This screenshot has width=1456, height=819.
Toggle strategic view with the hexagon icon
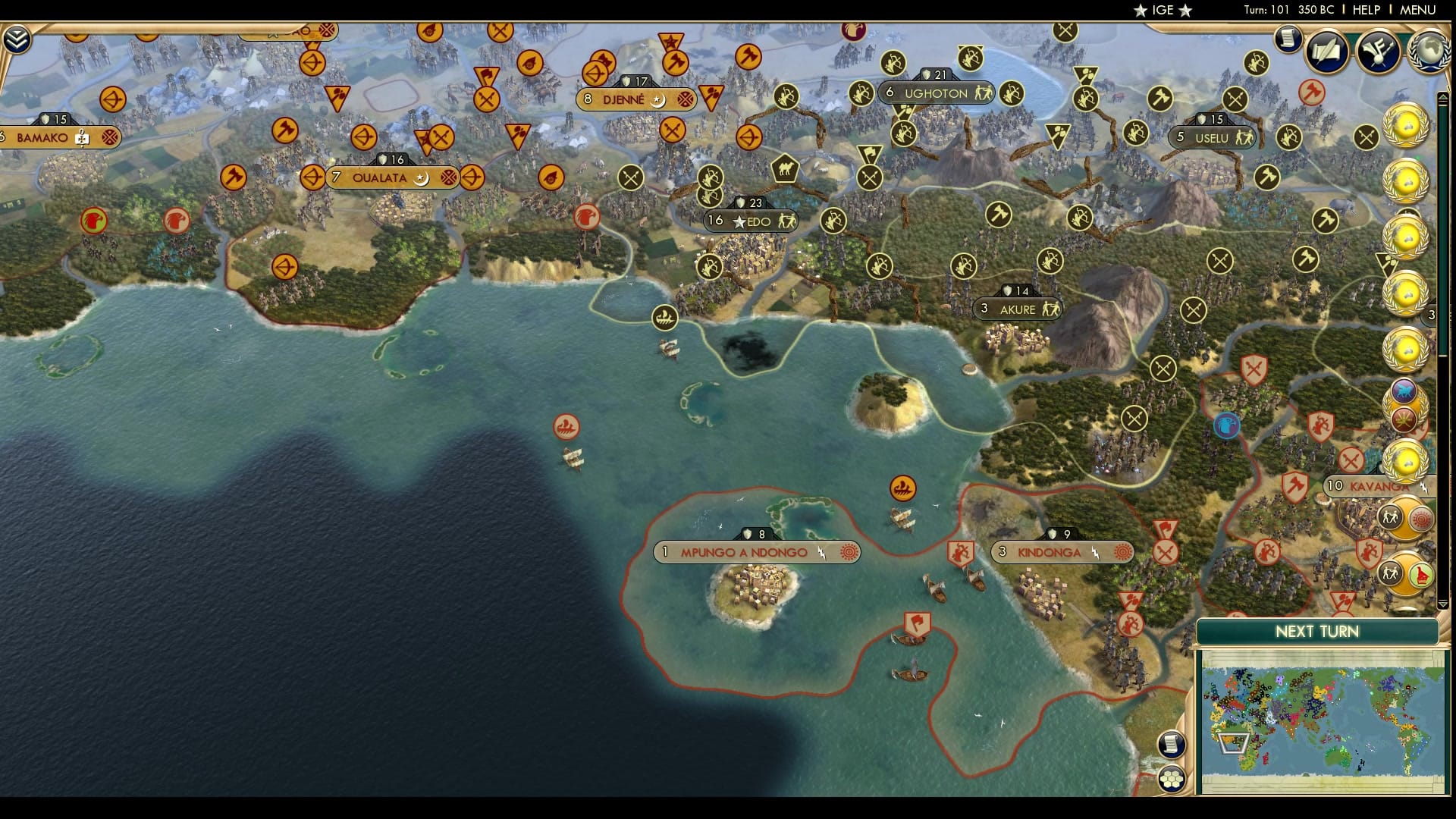click(1172, 777)
